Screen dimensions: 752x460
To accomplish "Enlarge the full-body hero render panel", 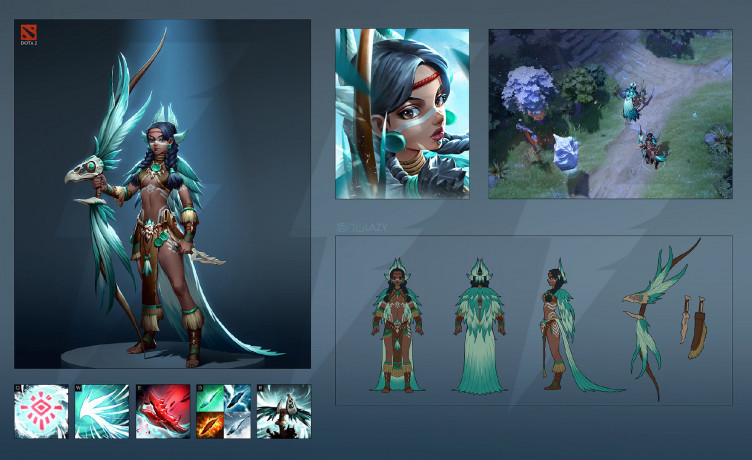I will [x=162, y=195].
